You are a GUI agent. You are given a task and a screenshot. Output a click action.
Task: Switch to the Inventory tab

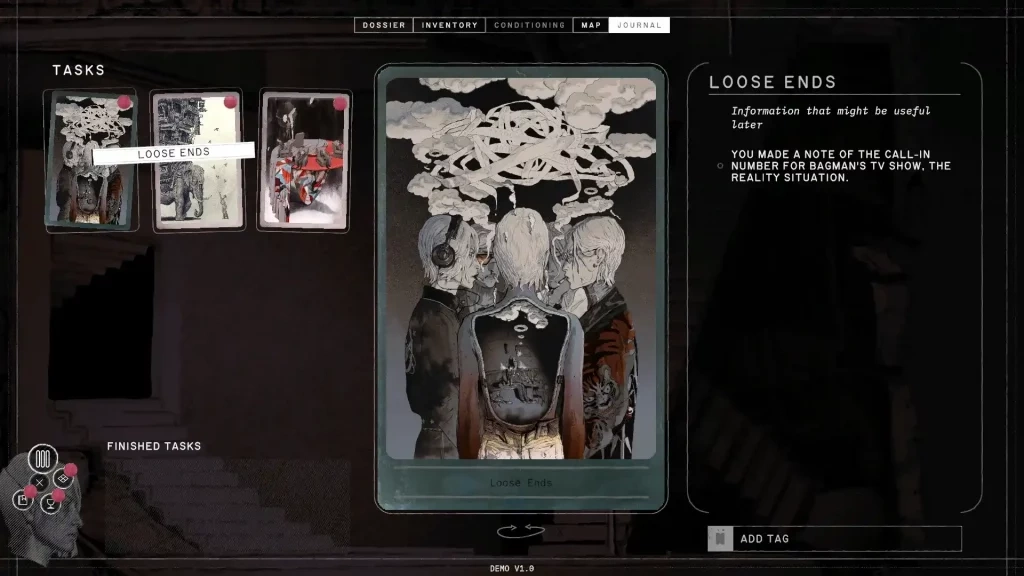tap(449, 25)
